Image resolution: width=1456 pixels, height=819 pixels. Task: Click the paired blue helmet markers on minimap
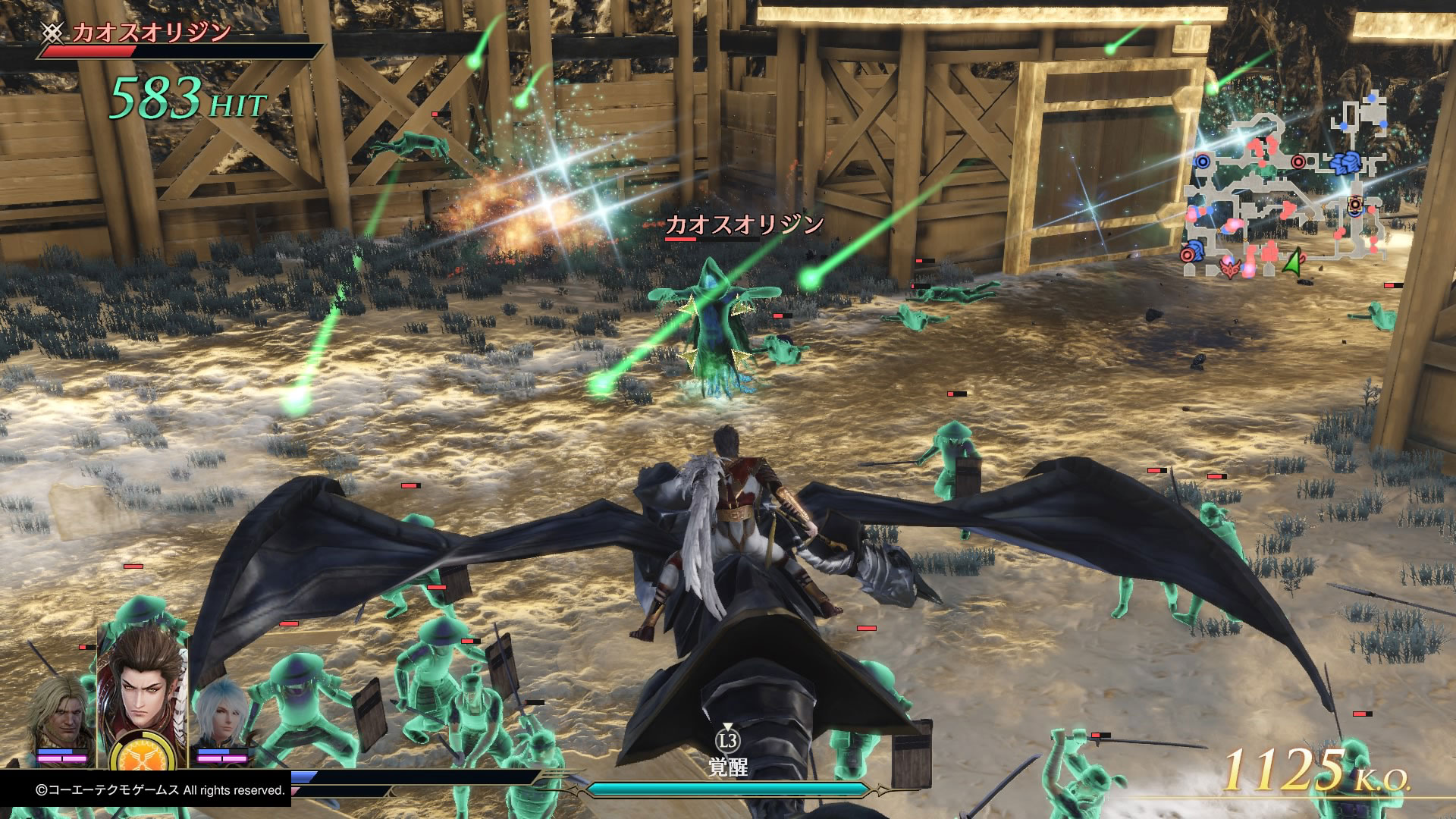pyautogui.click(x=1347, y=162)
